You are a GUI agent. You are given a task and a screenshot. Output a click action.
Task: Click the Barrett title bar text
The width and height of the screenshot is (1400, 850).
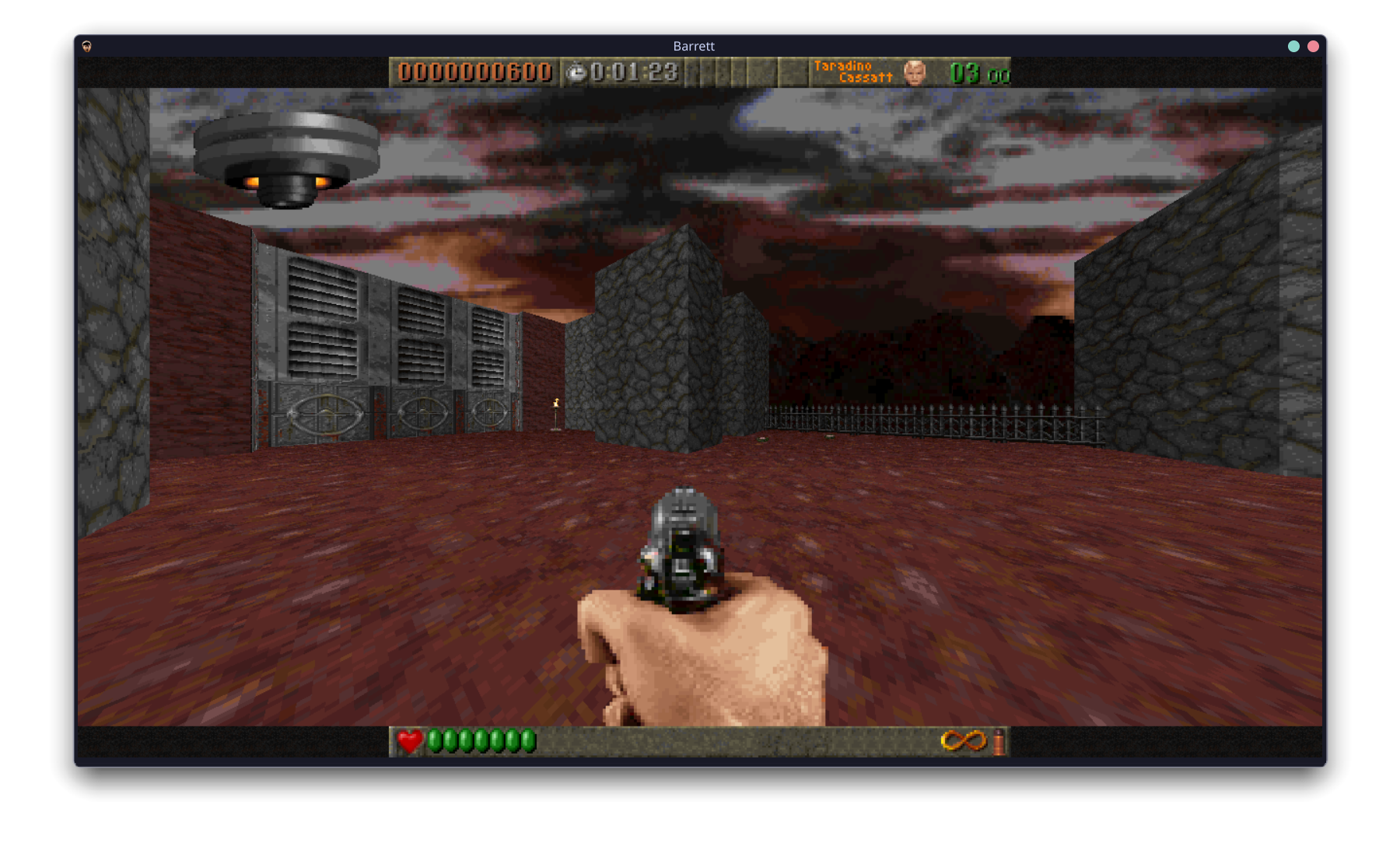pyautogui.click(x=695, y=46)
